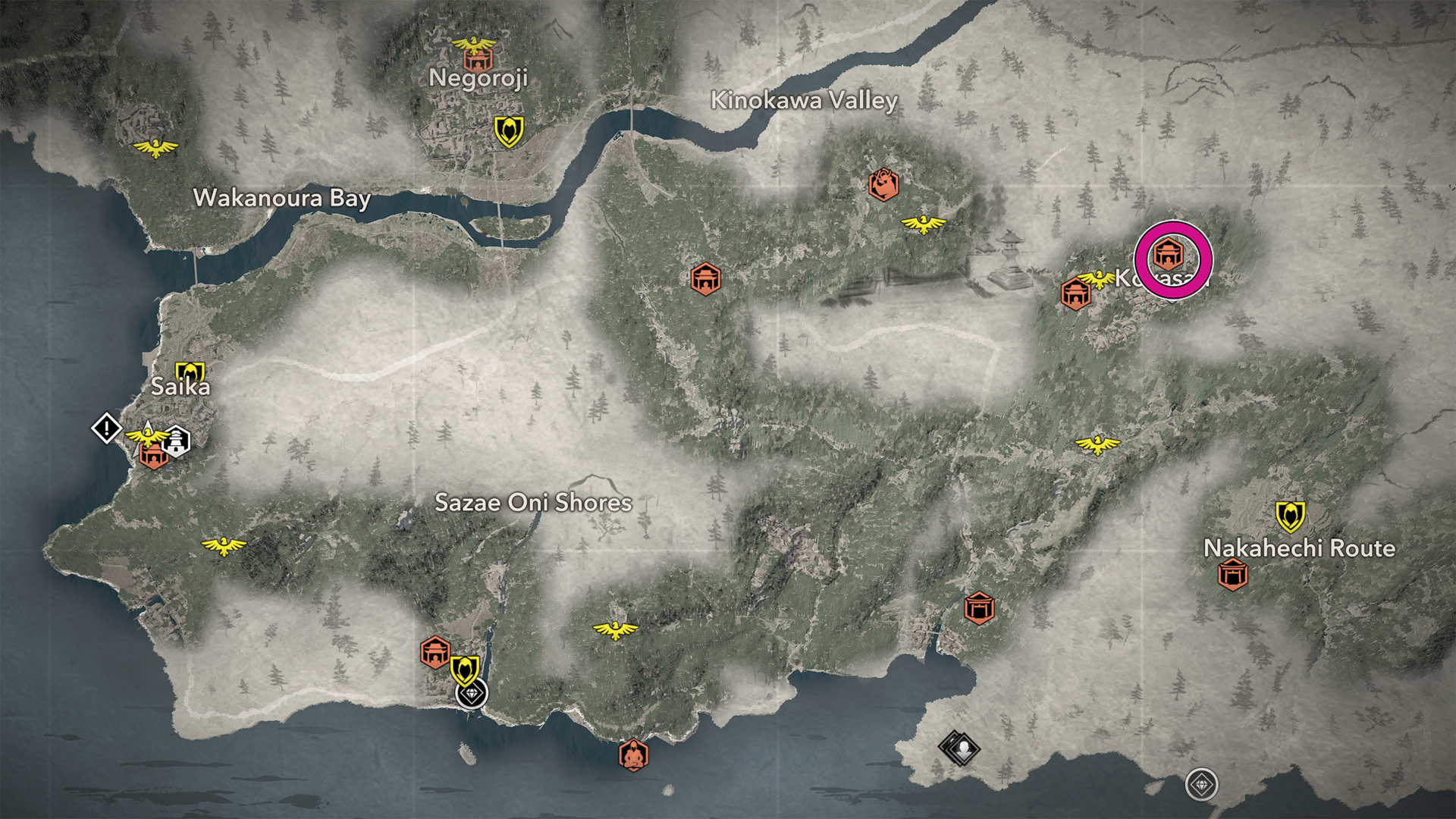Select the Negoroji temple marker with eagle
1456x819 pixels.
tap(476, 53)
